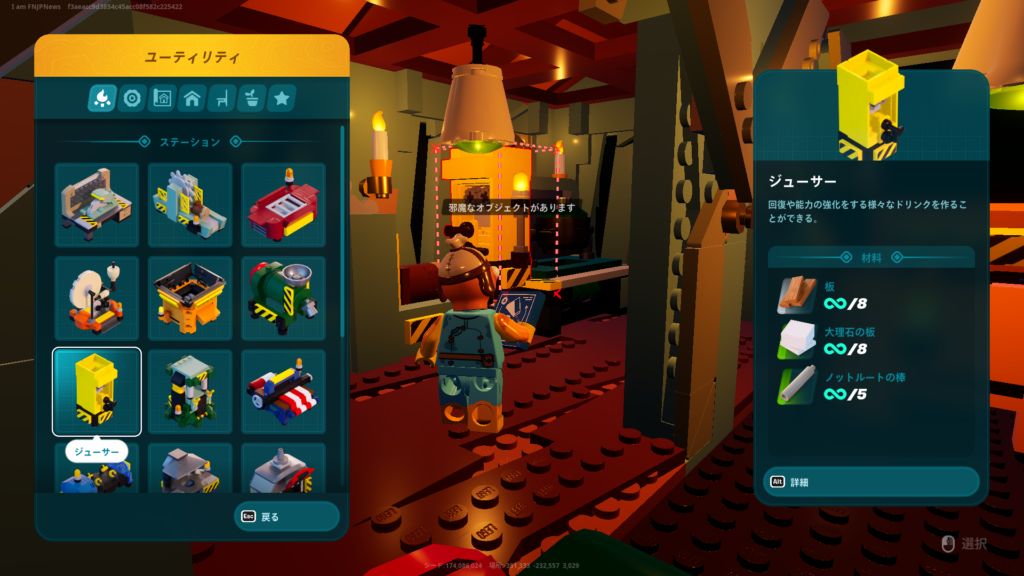Open the chair furniture tab
The width and height of the screenshot is (1024, 576).
click(221, 98)
